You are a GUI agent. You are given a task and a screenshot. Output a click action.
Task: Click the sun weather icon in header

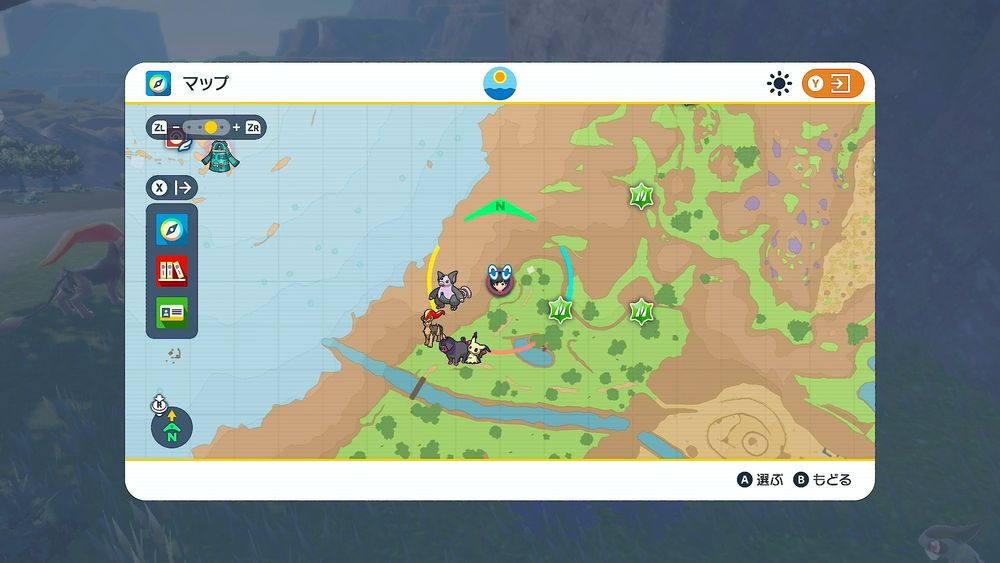(779, 84)
